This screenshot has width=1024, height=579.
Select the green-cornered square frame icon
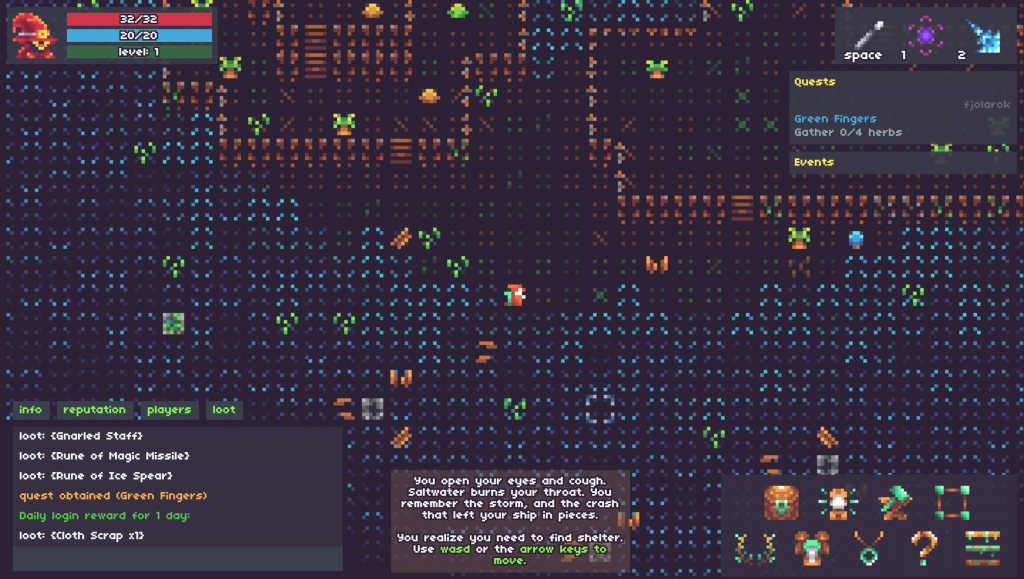(952, 502)
